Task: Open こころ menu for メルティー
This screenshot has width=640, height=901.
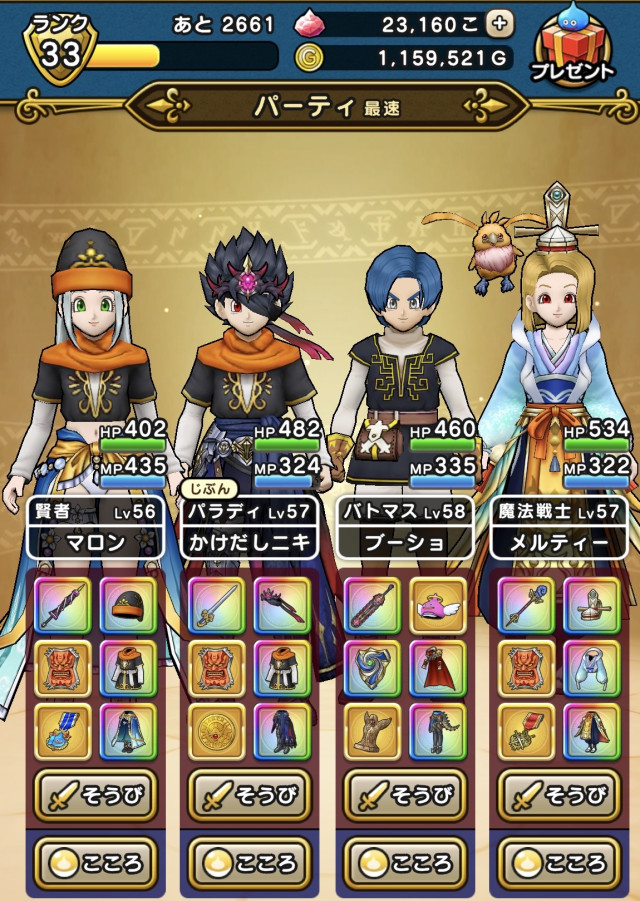Action: tap(558, 862)
